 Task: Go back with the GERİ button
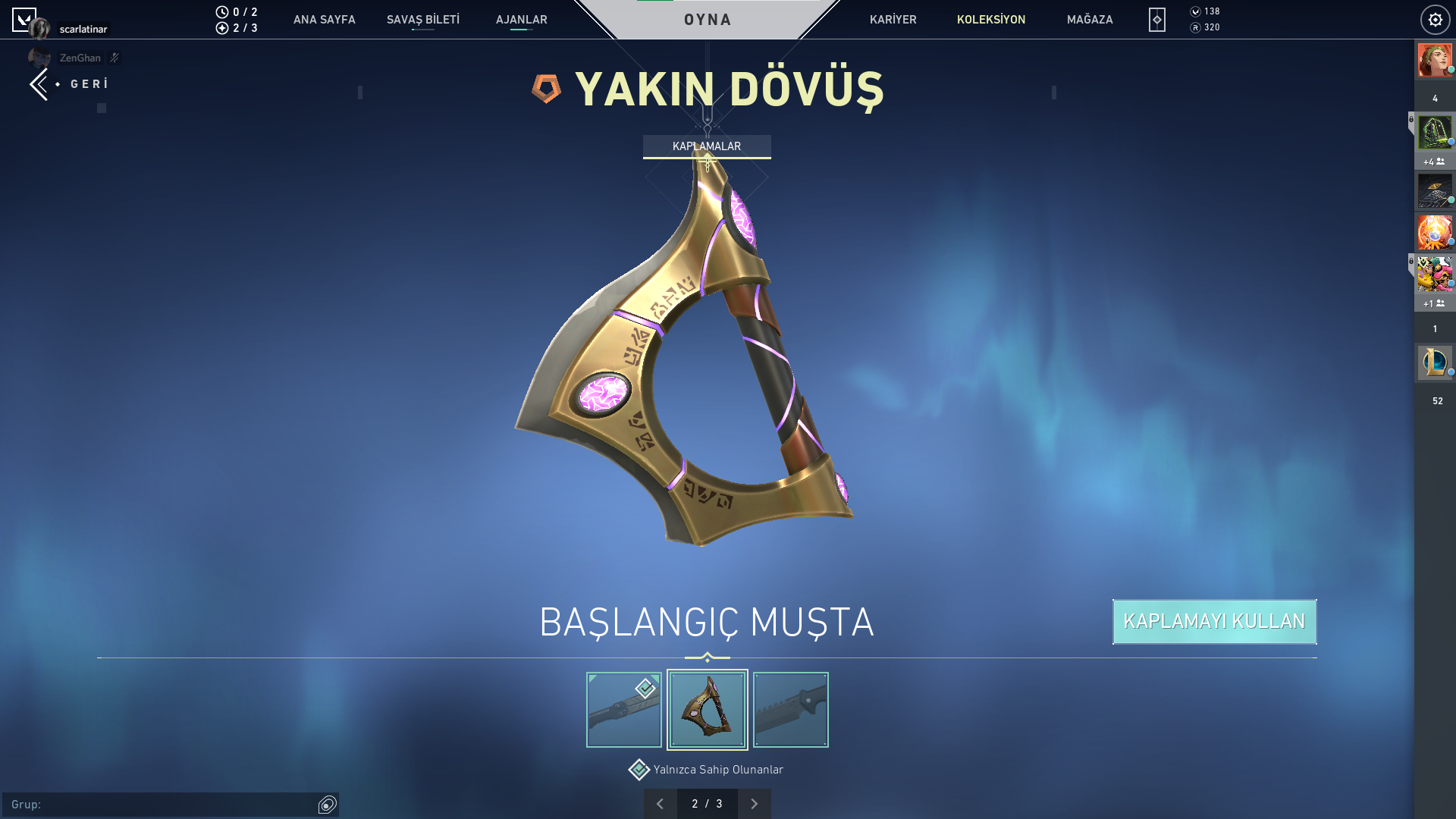(x=71, y=84)
